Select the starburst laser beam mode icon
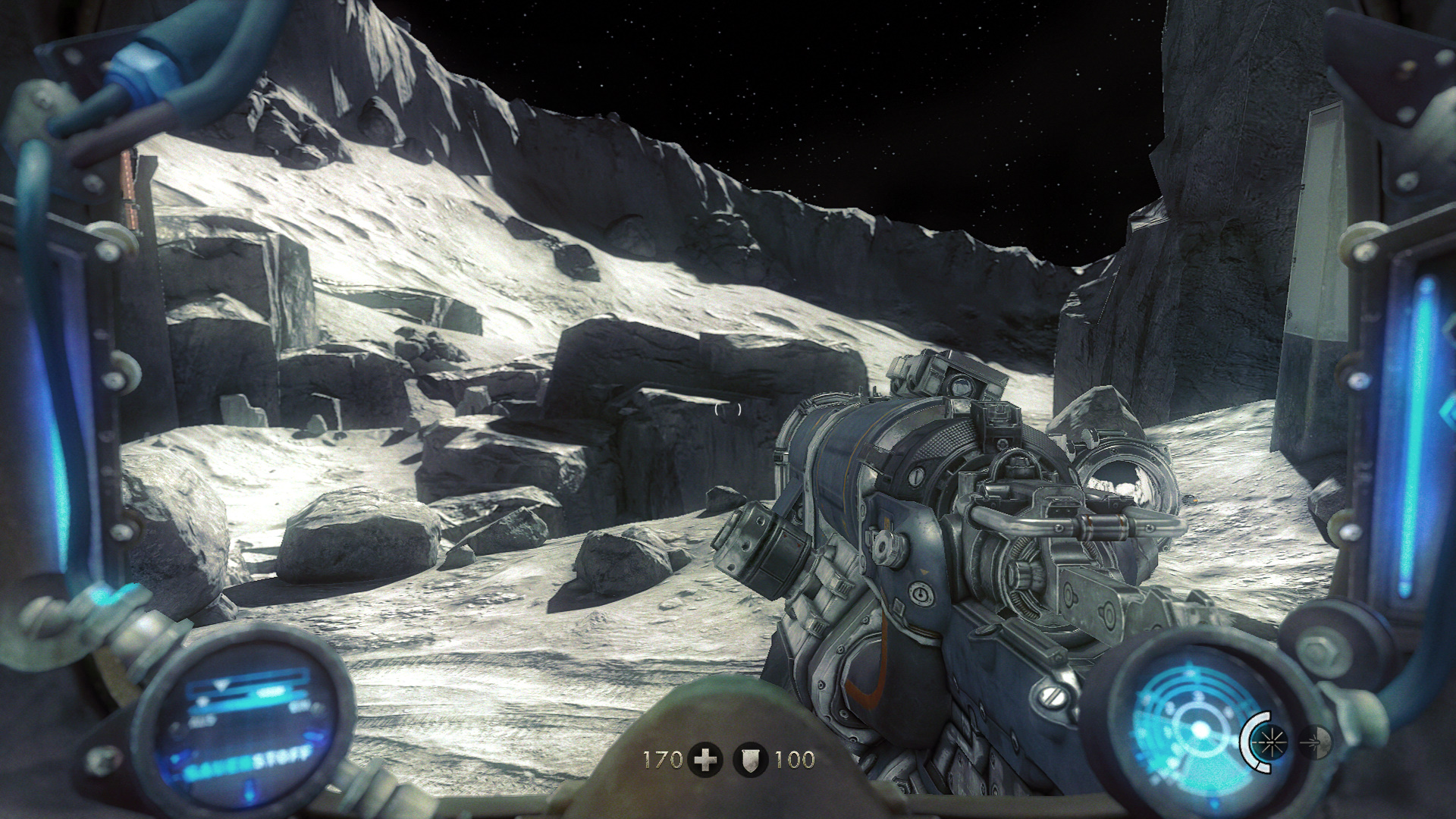Viewport: 1456px width, 819px height. pyautogui.click(x=1272, y=741)
